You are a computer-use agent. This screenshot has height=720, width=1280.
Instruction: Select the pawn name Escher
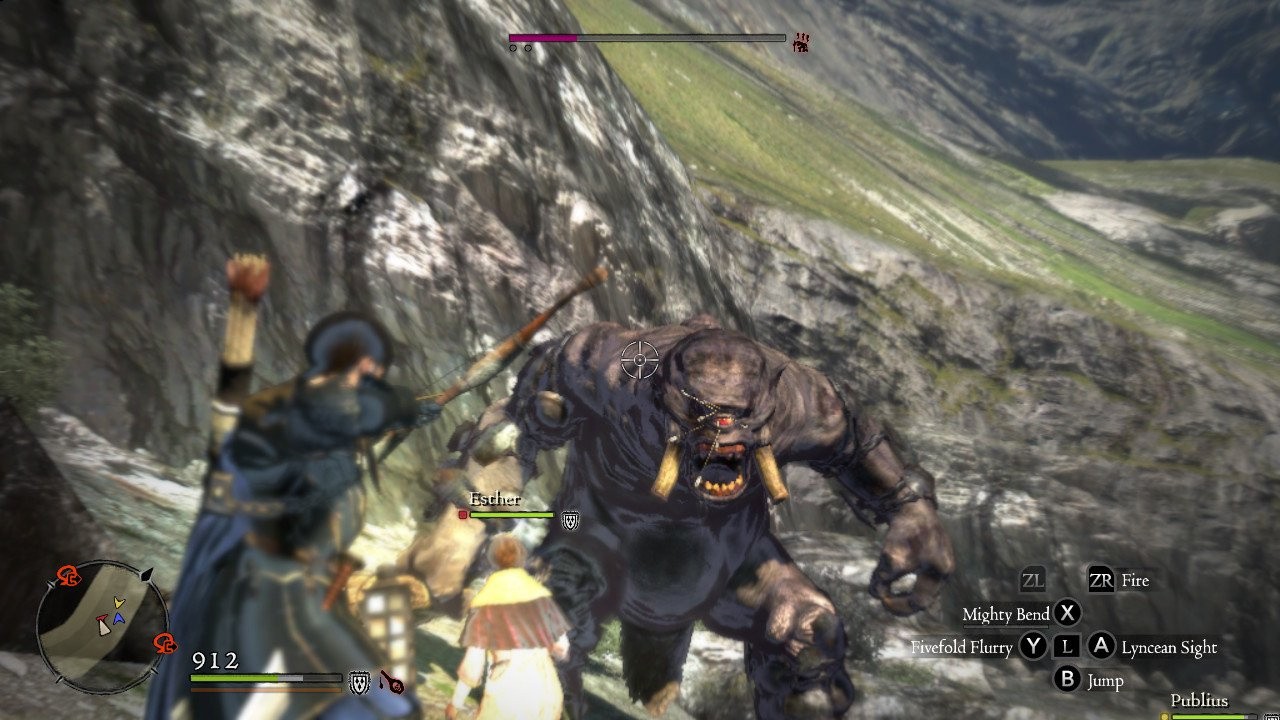click(x=495, y=499)
